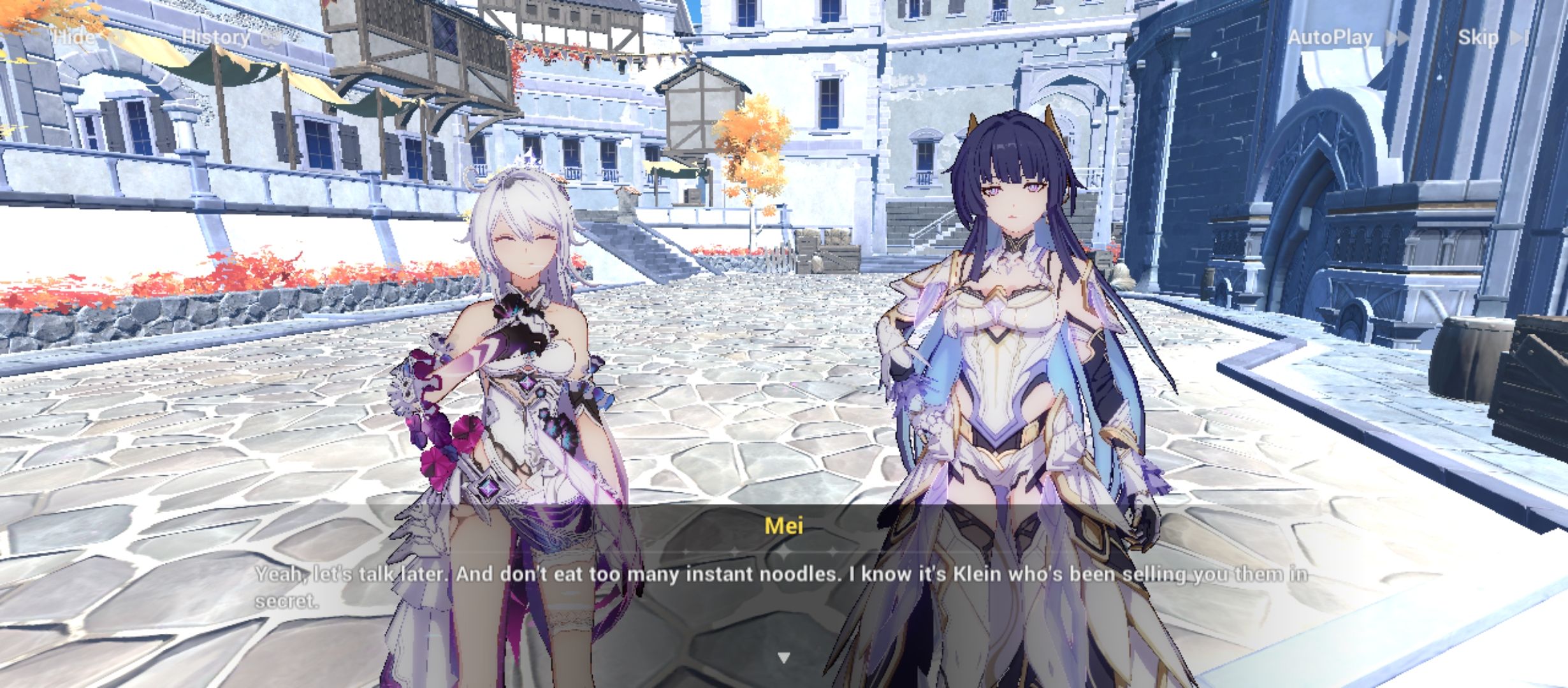The image size is (1568, 688).
Task: Click Mei's name label above the dialogue
Action: click(x=783, y=526)
